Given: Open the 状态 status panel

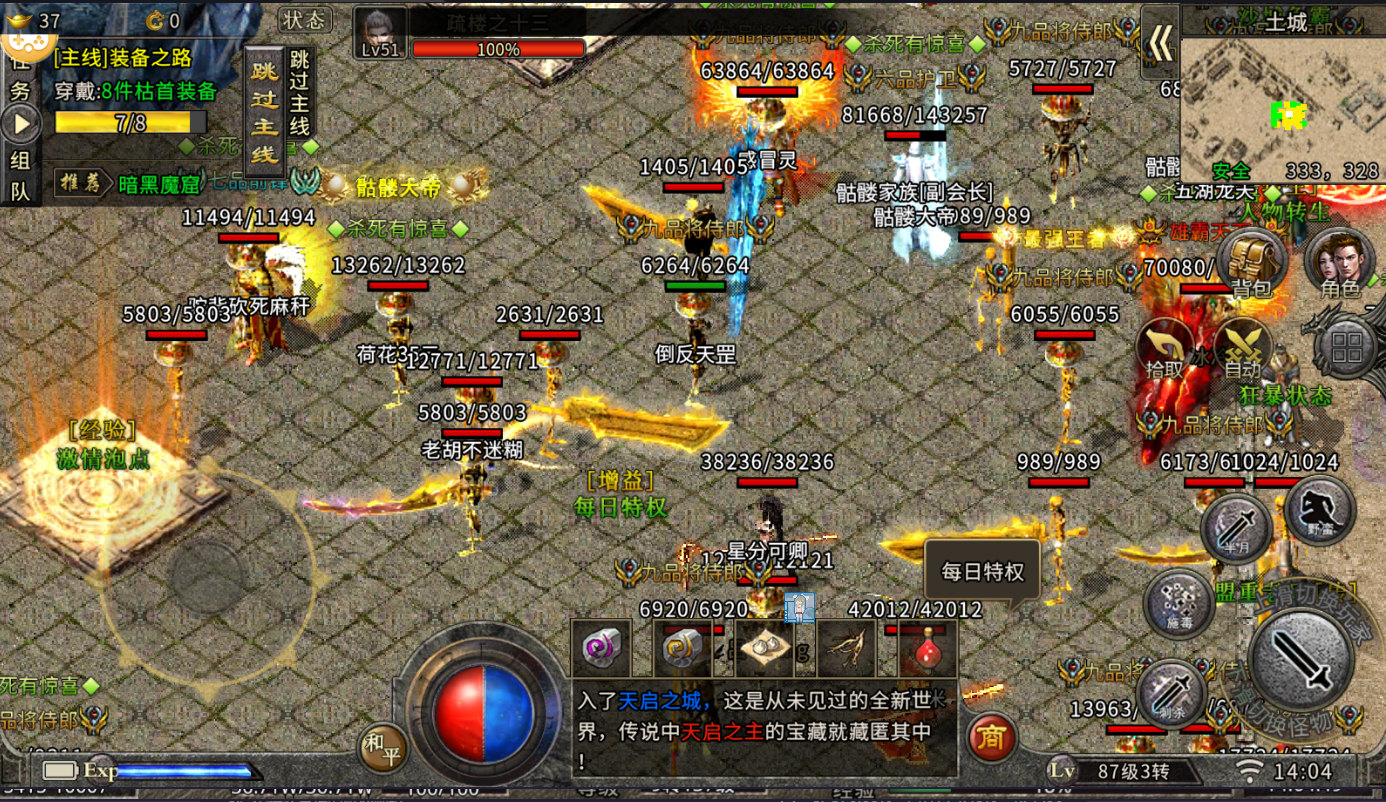Looking at the screenshot, I should click(304, 20).
